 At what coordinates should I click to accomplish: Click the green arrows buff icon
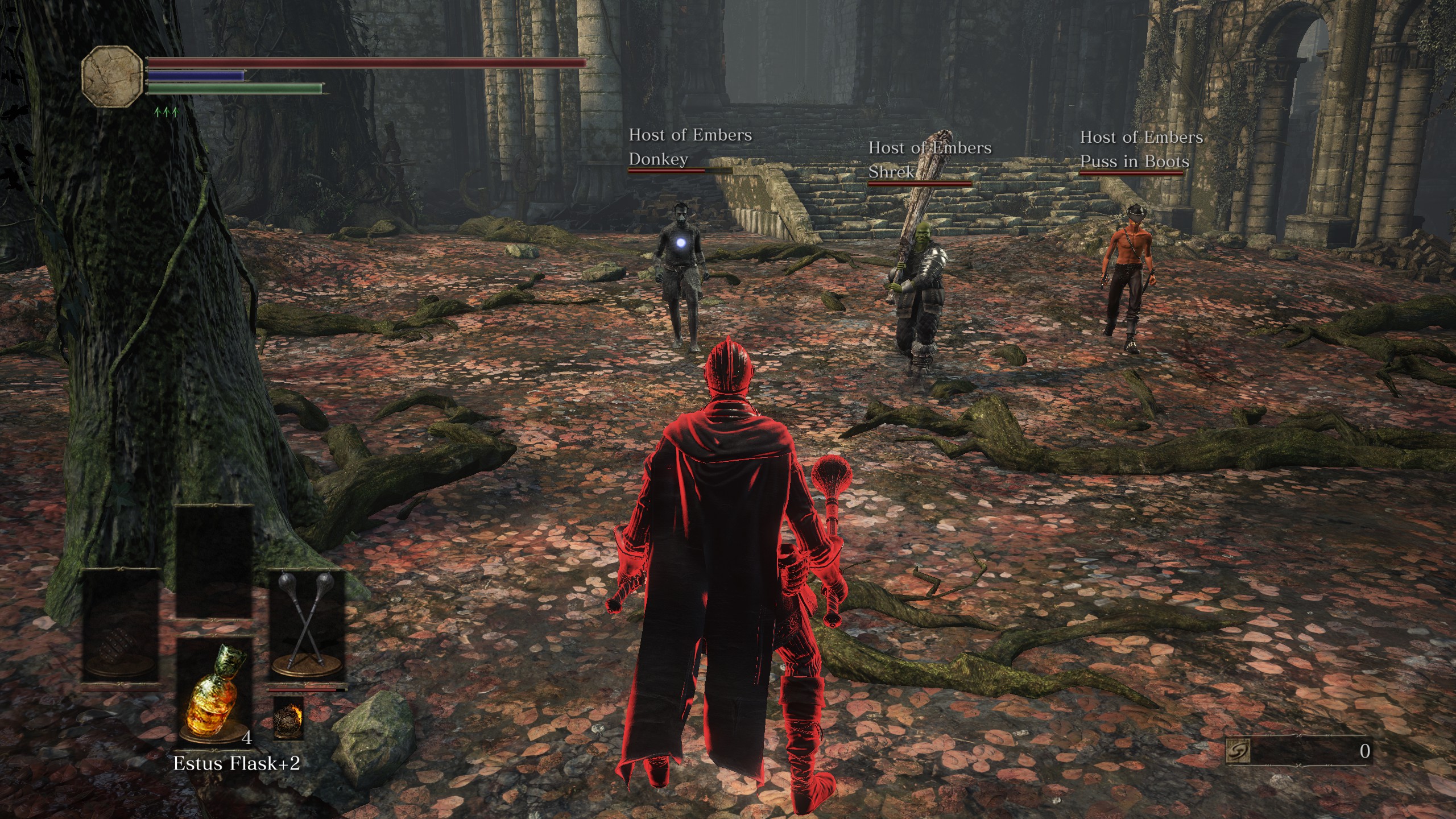tap(166, 111)
